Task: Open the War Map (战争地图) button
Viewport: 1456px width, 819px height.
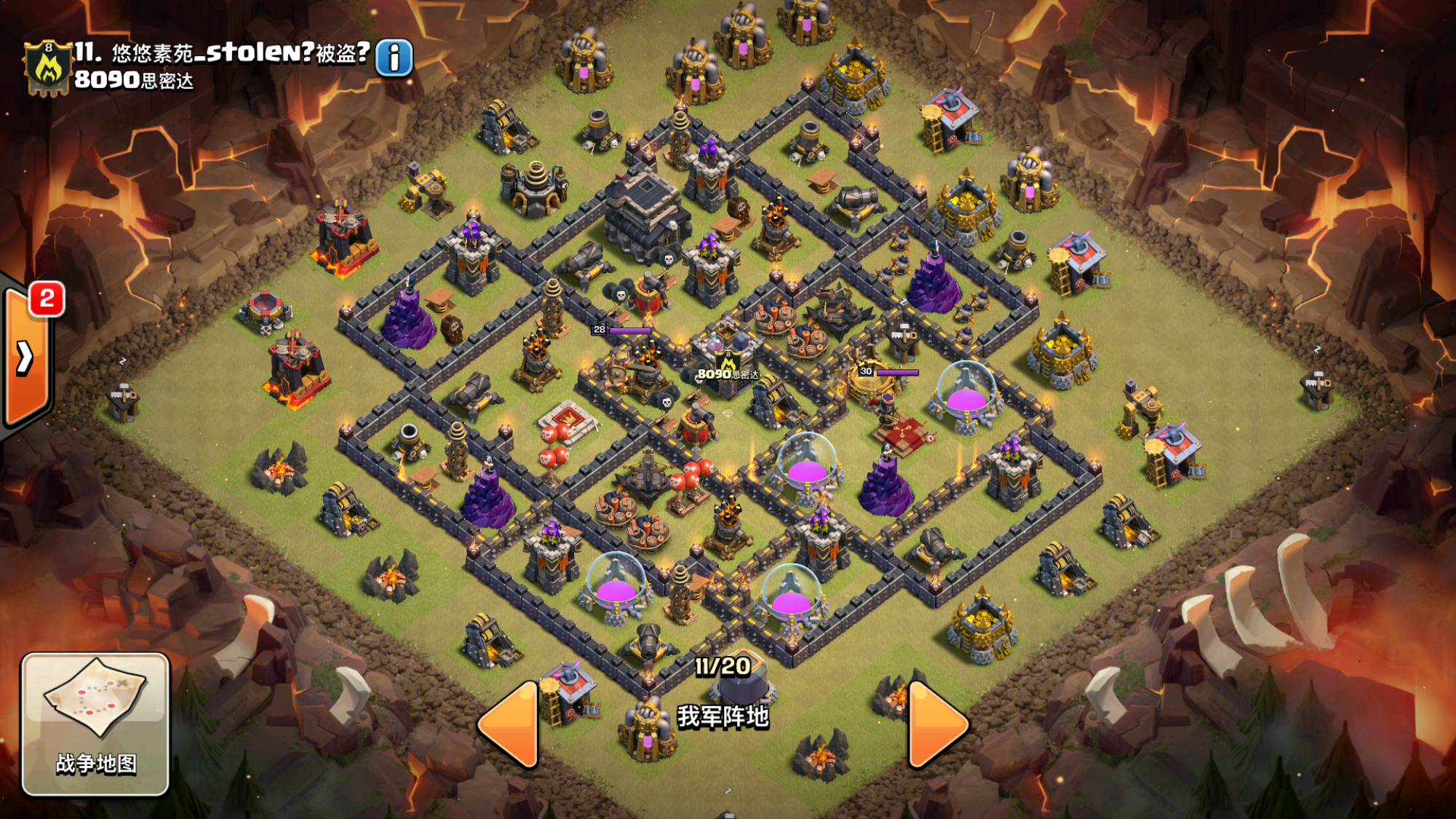Action: [95, 724]
